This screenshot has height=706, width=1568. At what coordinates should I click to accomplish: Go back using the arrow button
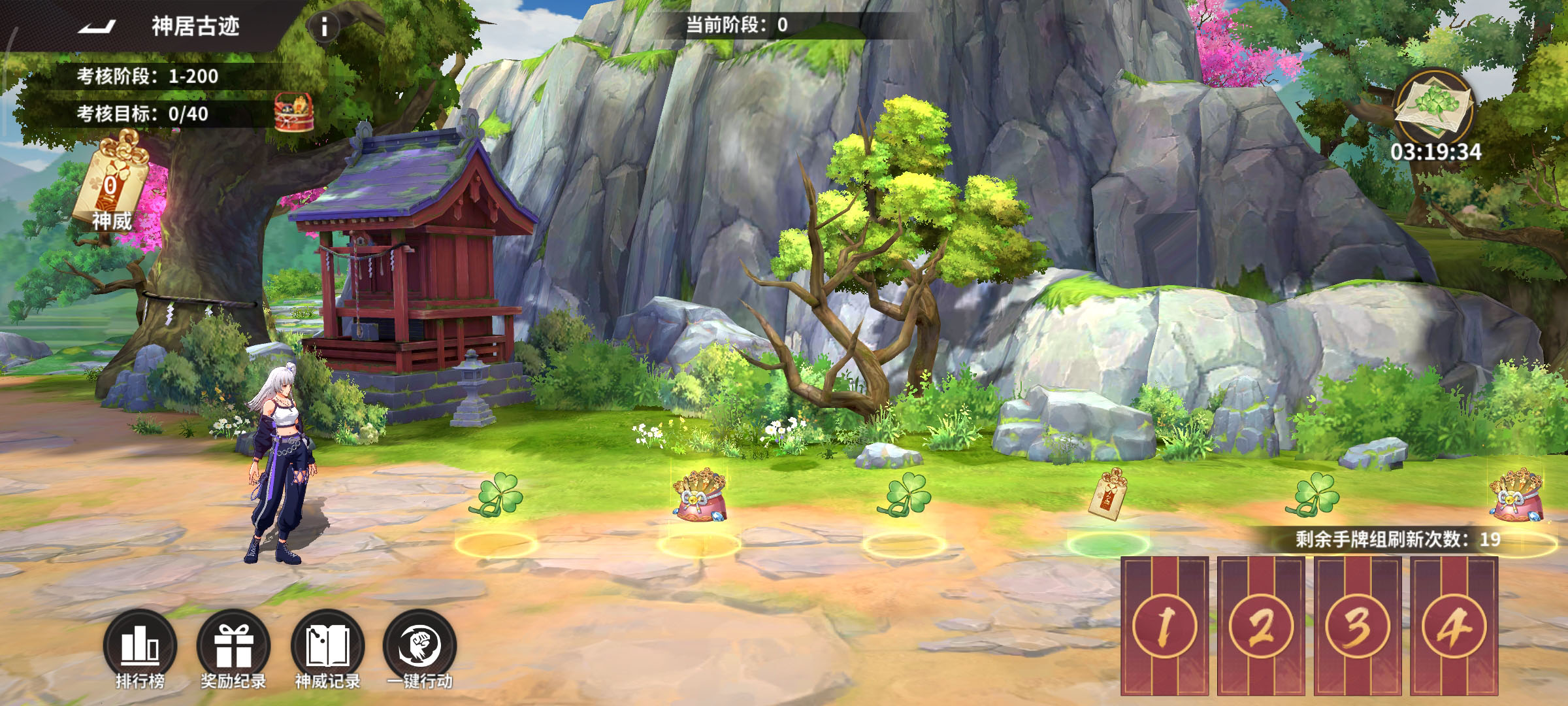[97, 27]
